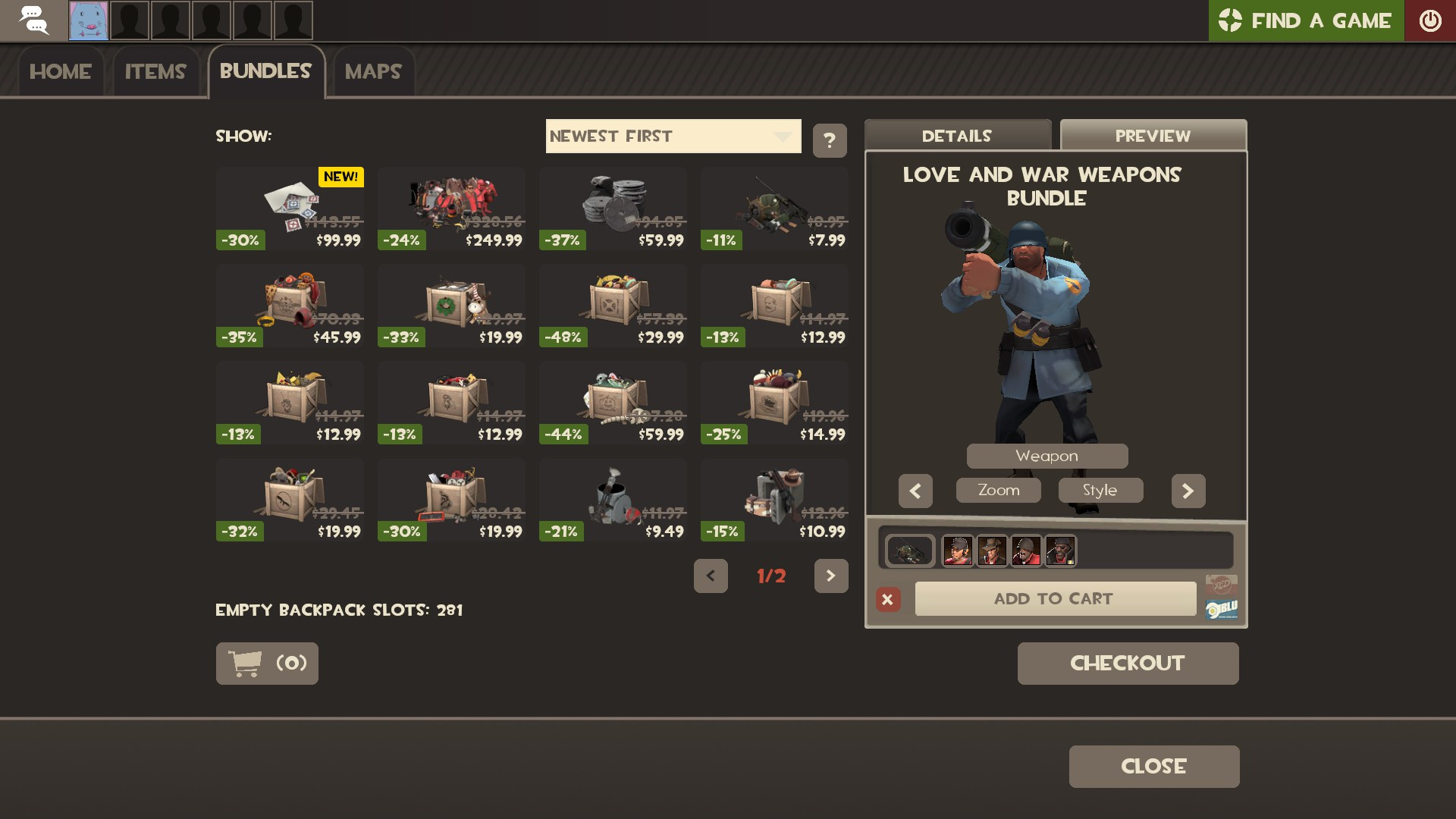Open the Newest First sort dropdown
The width and height of the screenshot is (1456, 819).
673,136
